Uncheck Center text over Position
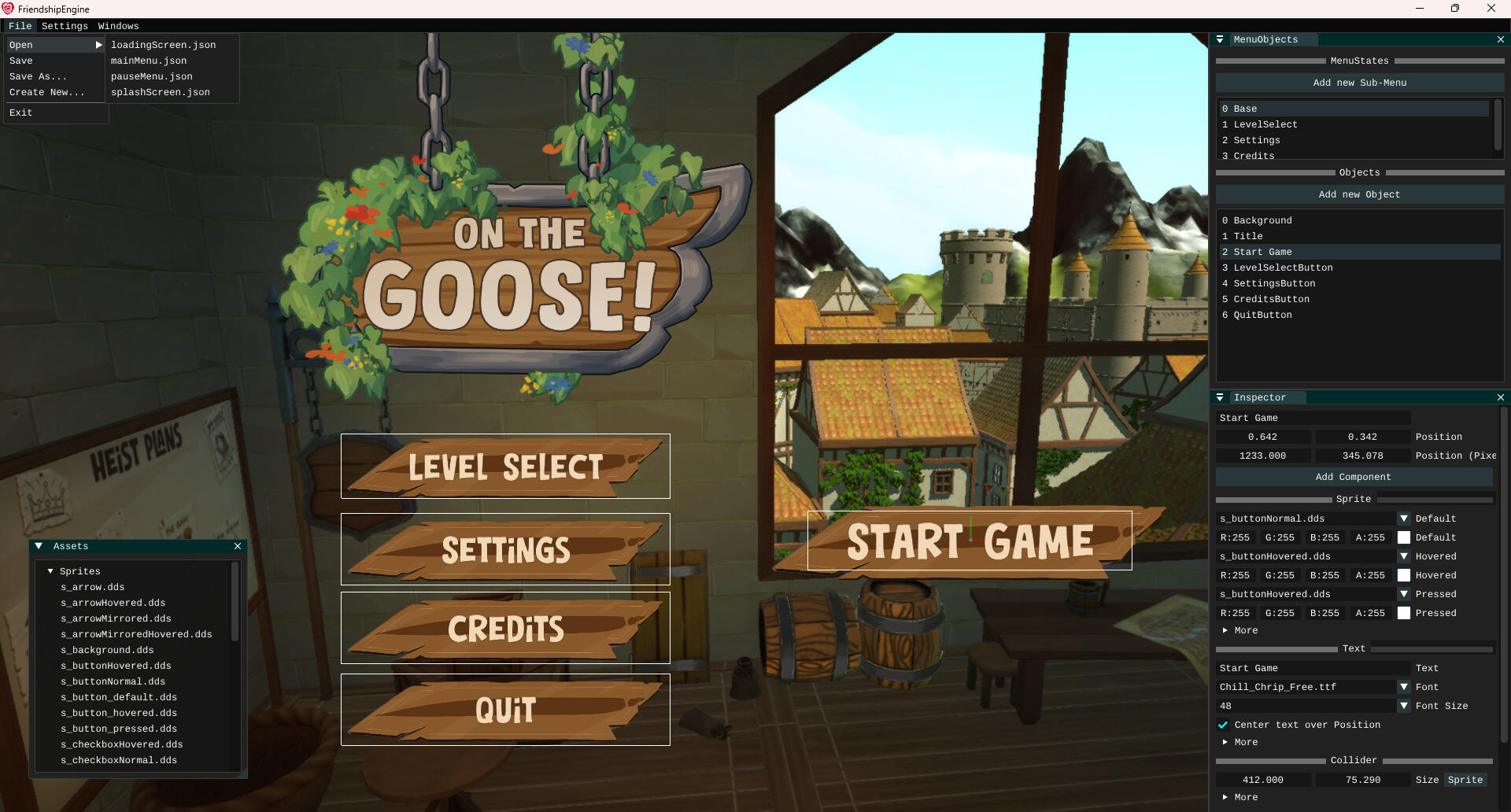Image resolution: width=1511 pixels, height=812 pixels. click(1224, 725)
